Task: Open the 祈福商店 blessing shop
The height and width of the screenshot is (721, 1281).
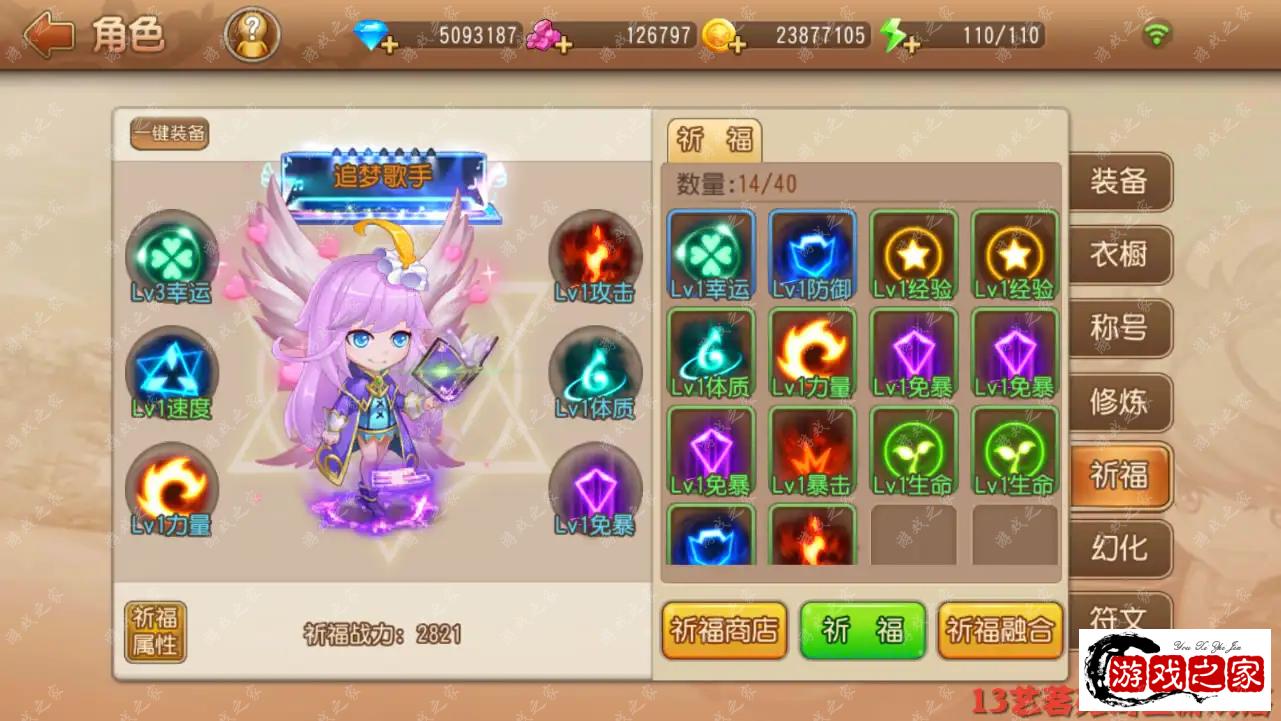Action: pos(724,630)
